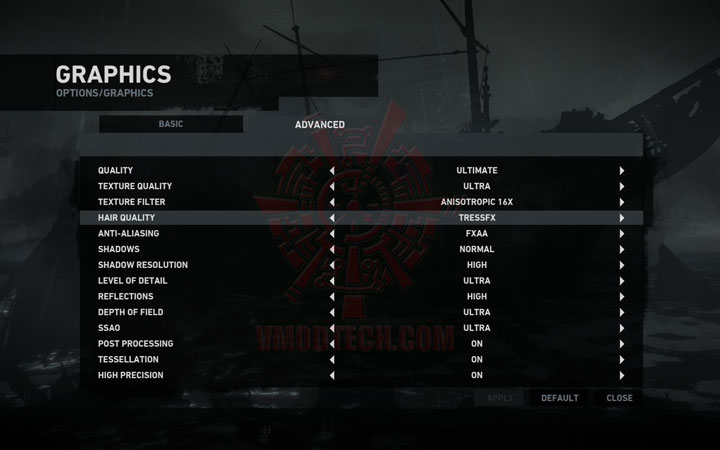Viewport: 720px width, 450px height.
Task: Raise Reflections quality with right arrow
Action: [621, 297]
